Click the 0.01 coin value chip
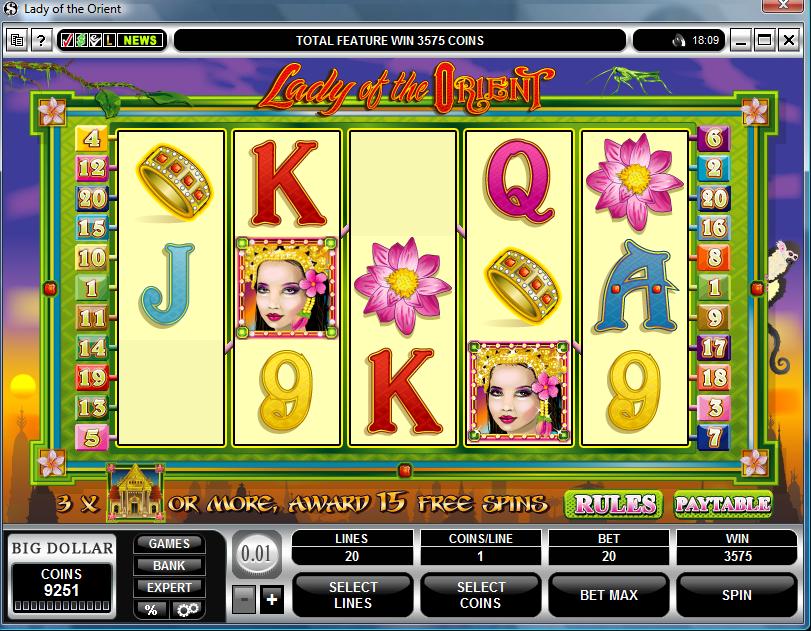 tap(257, 553)
